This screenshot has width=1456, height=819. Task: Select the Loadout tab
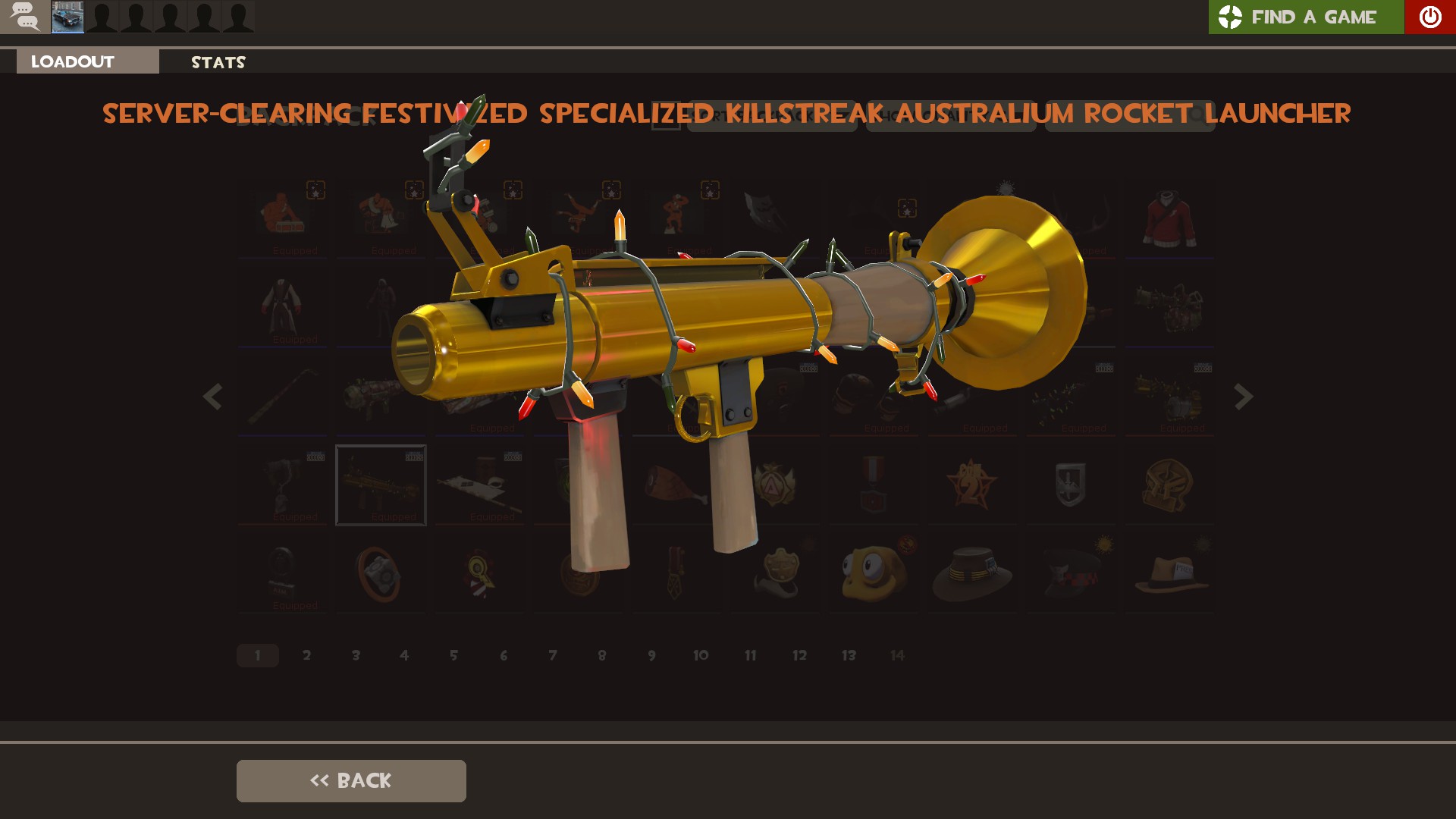click(x=87, y=61)
